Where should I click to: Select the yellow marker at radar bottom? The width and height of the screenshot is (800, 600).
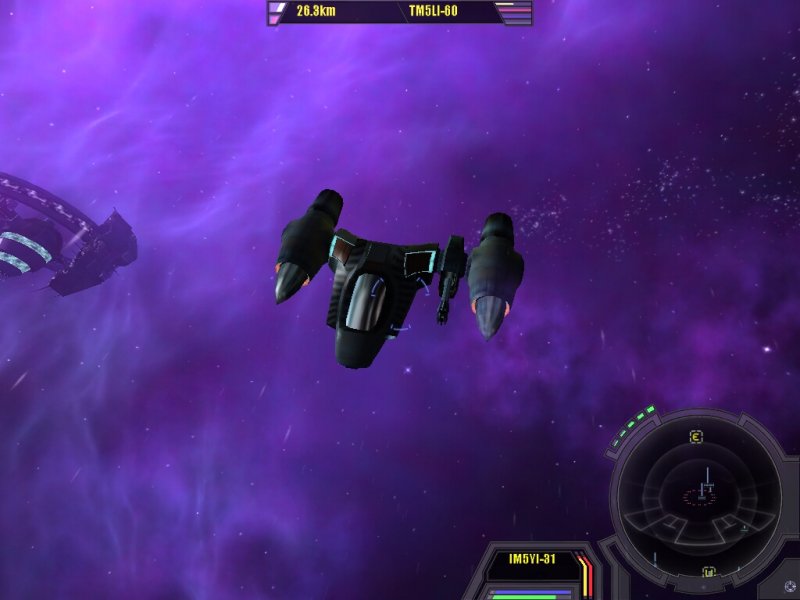pos(708,573)
